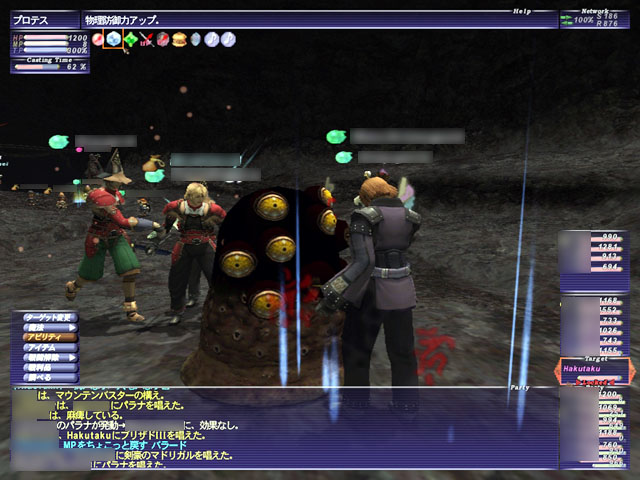
Task: Select the crossed sword debuff icon
Action: coord(146,39)
